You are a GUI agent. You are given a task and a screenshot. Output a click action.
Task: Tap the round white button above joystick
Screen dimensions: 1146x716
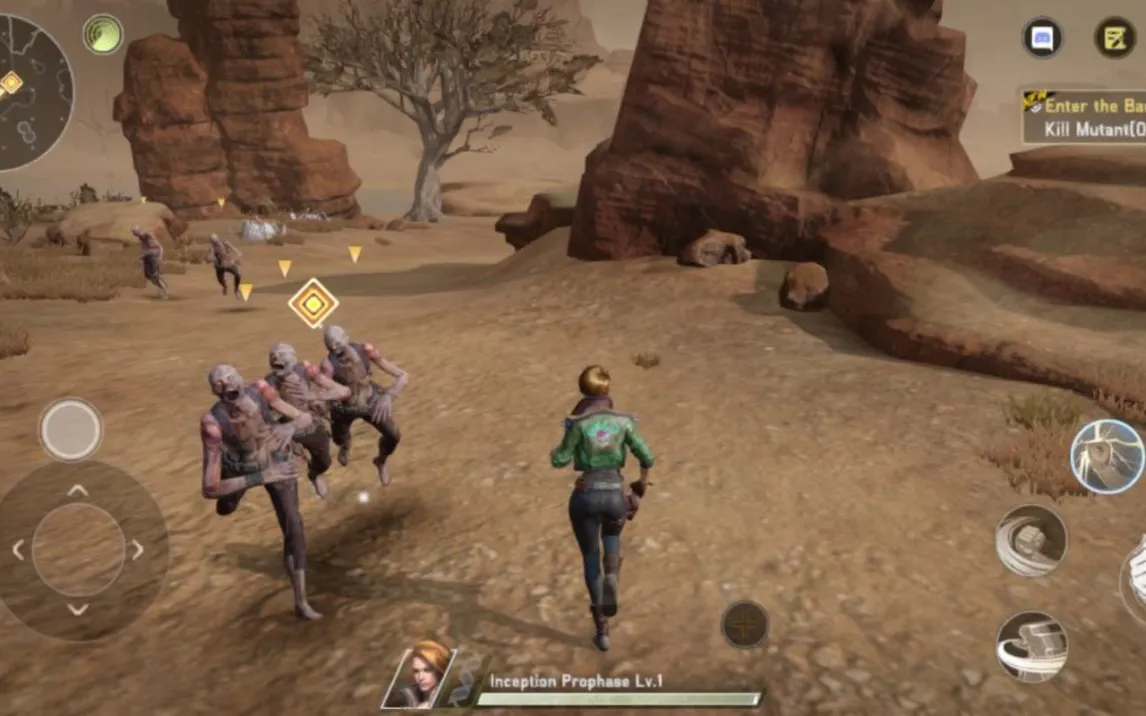[x=70, y=429]
